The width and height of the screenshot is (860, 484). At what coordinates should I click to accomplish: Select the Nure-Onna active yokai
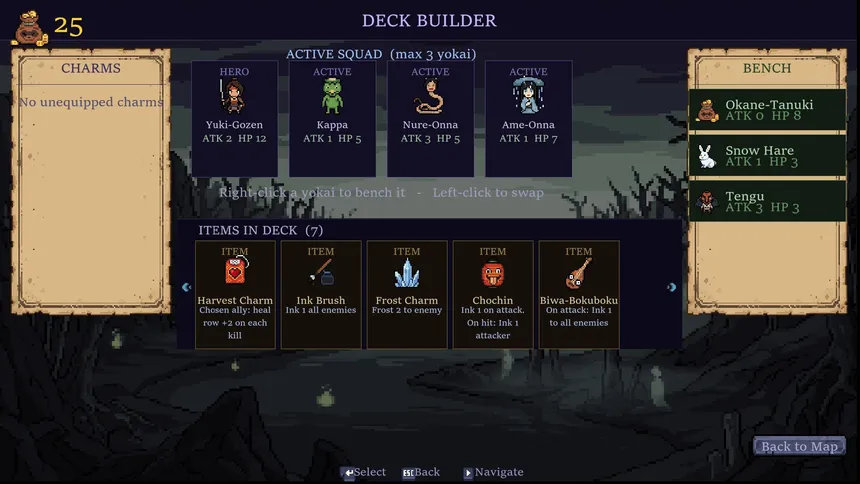430,118
